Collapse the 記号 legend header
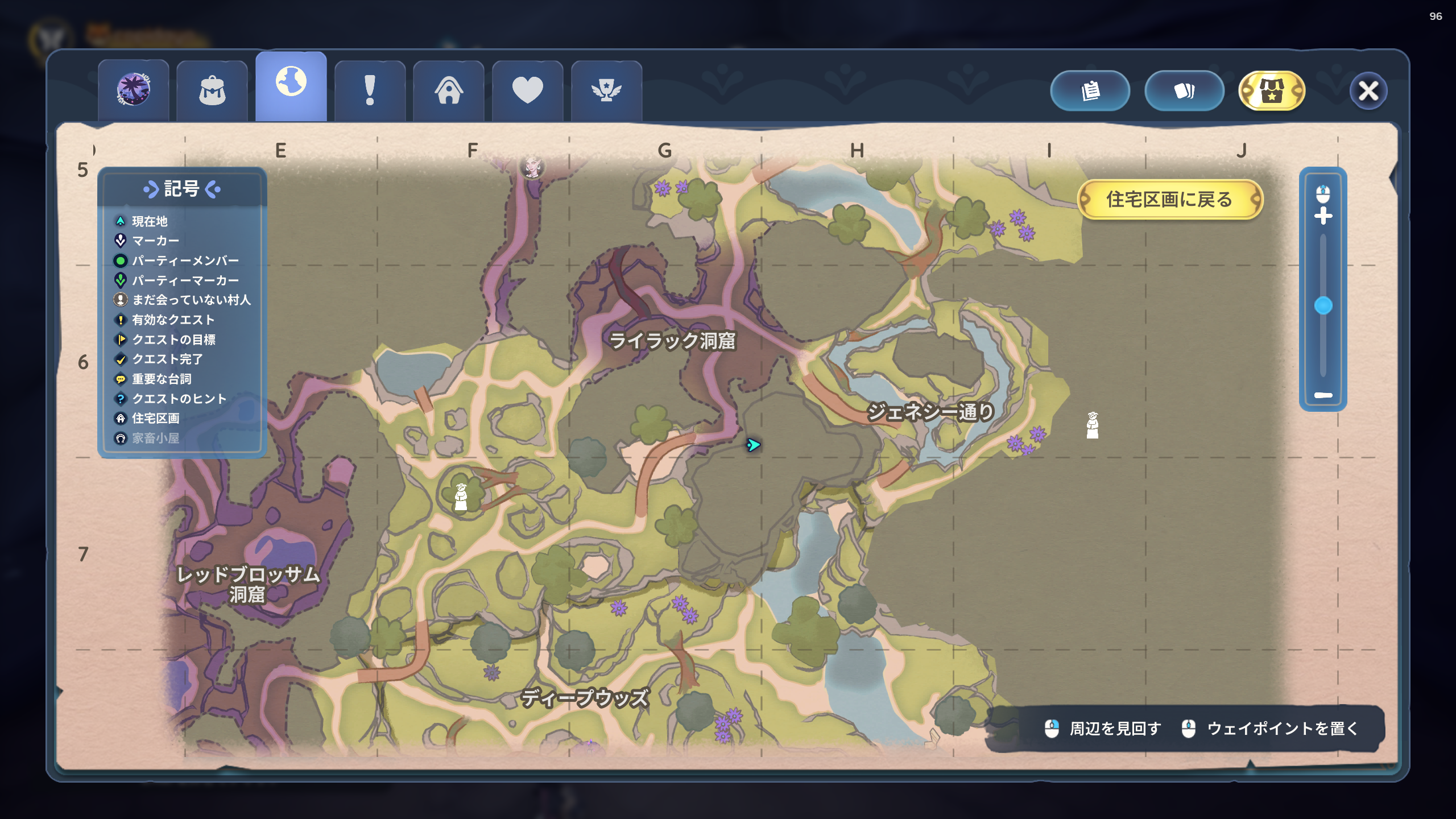The width and height of the screenshot is (1456, 819). (182, 189)
